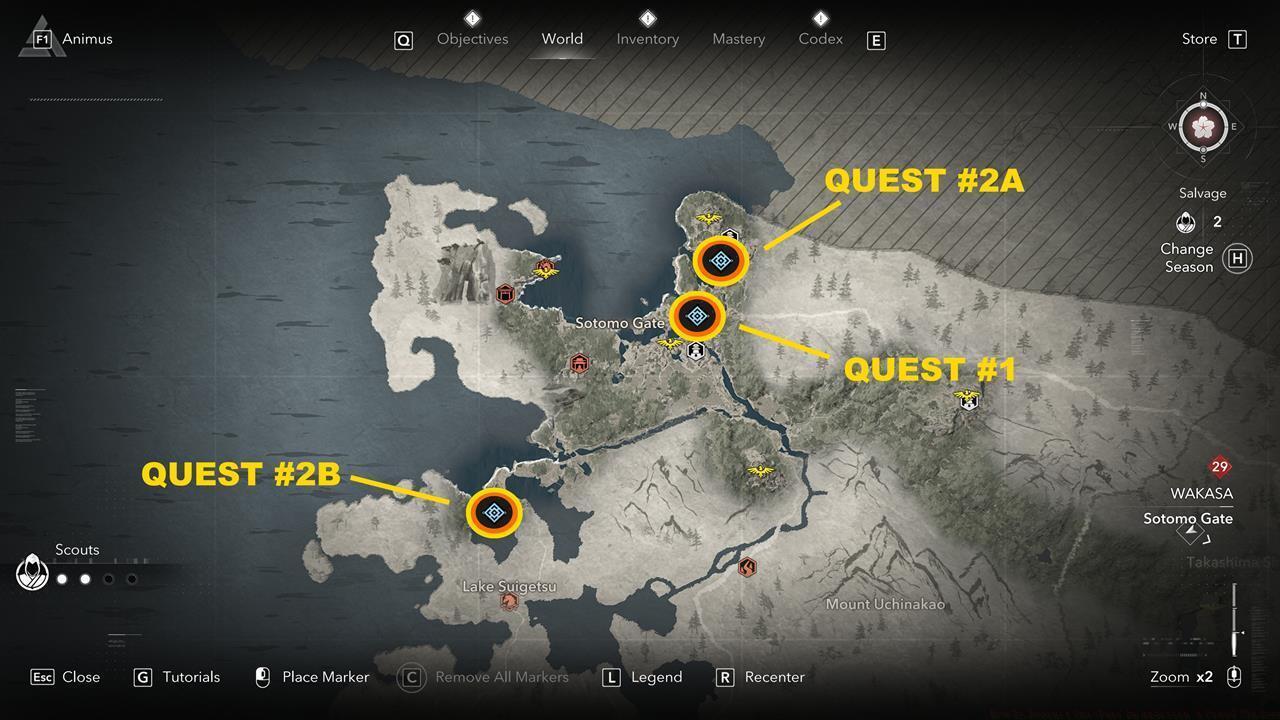Switch to the Inventory tab
The width and height of the screenshot is (1280, 720).
coord(647,39)
